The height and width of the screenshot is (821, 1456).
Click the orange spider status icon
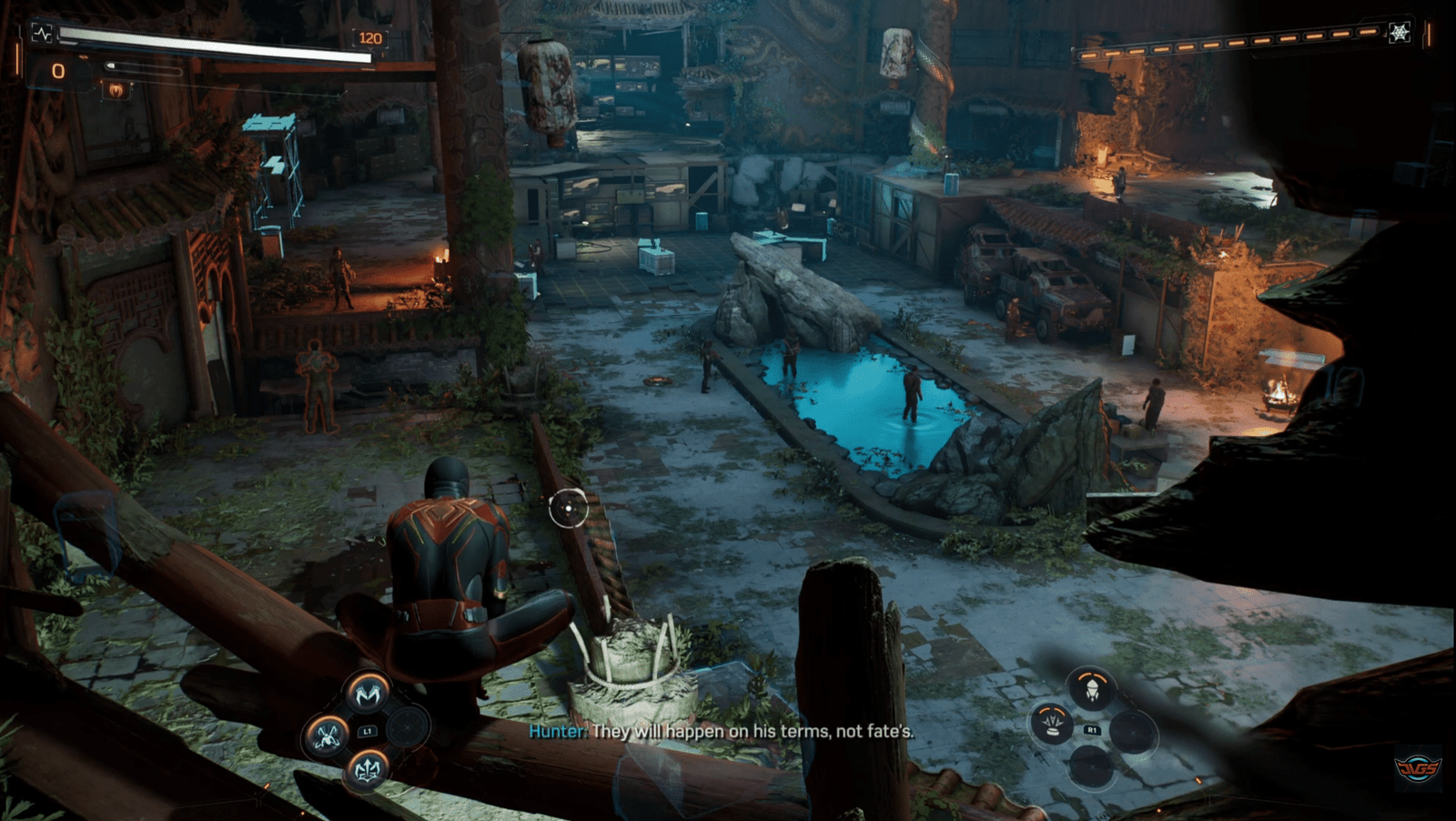tap(116, 89)
